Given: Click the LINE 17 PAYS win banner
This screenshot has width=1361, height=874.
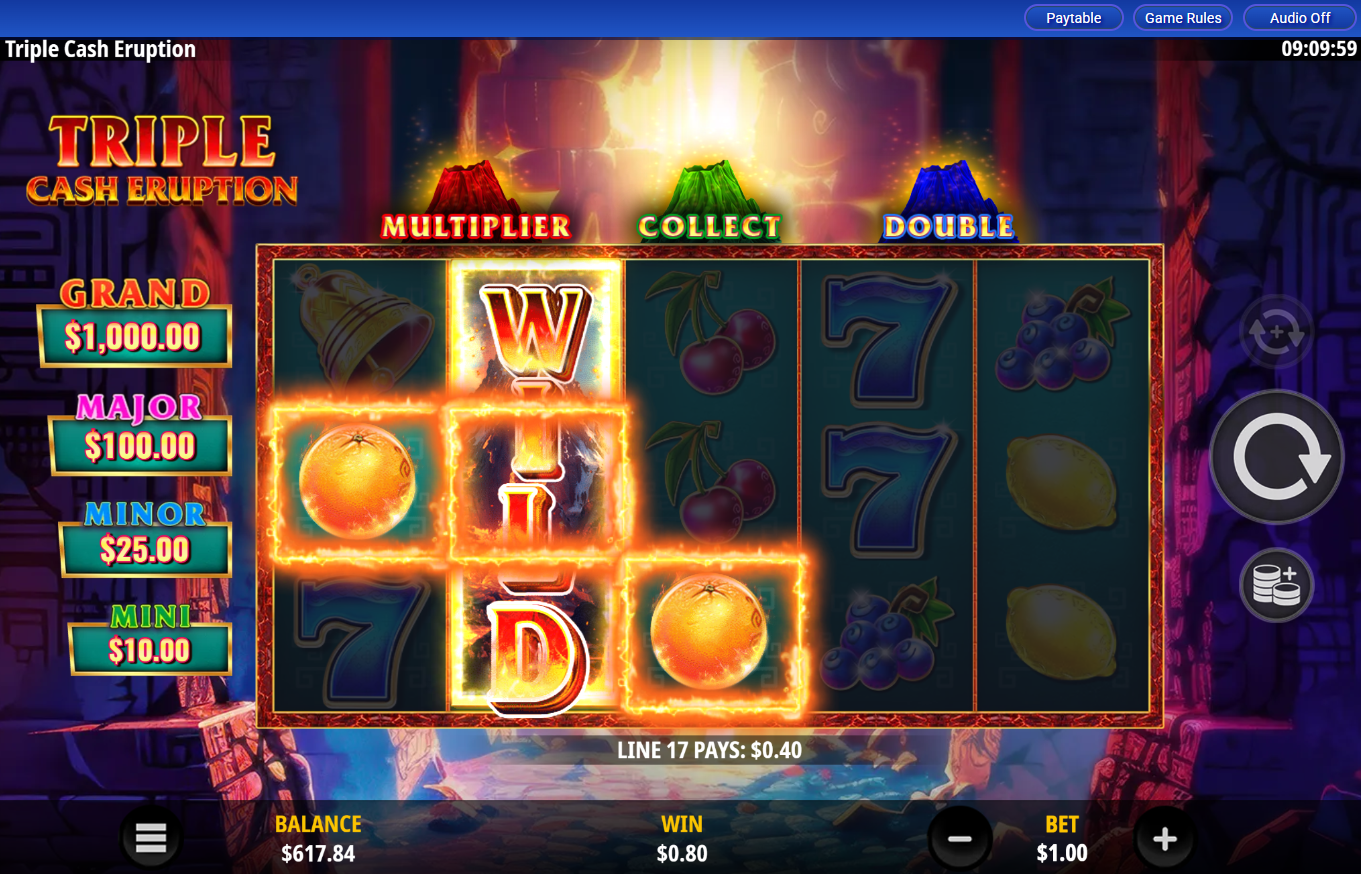Looking at the screenshot, I should coord(708,748).
